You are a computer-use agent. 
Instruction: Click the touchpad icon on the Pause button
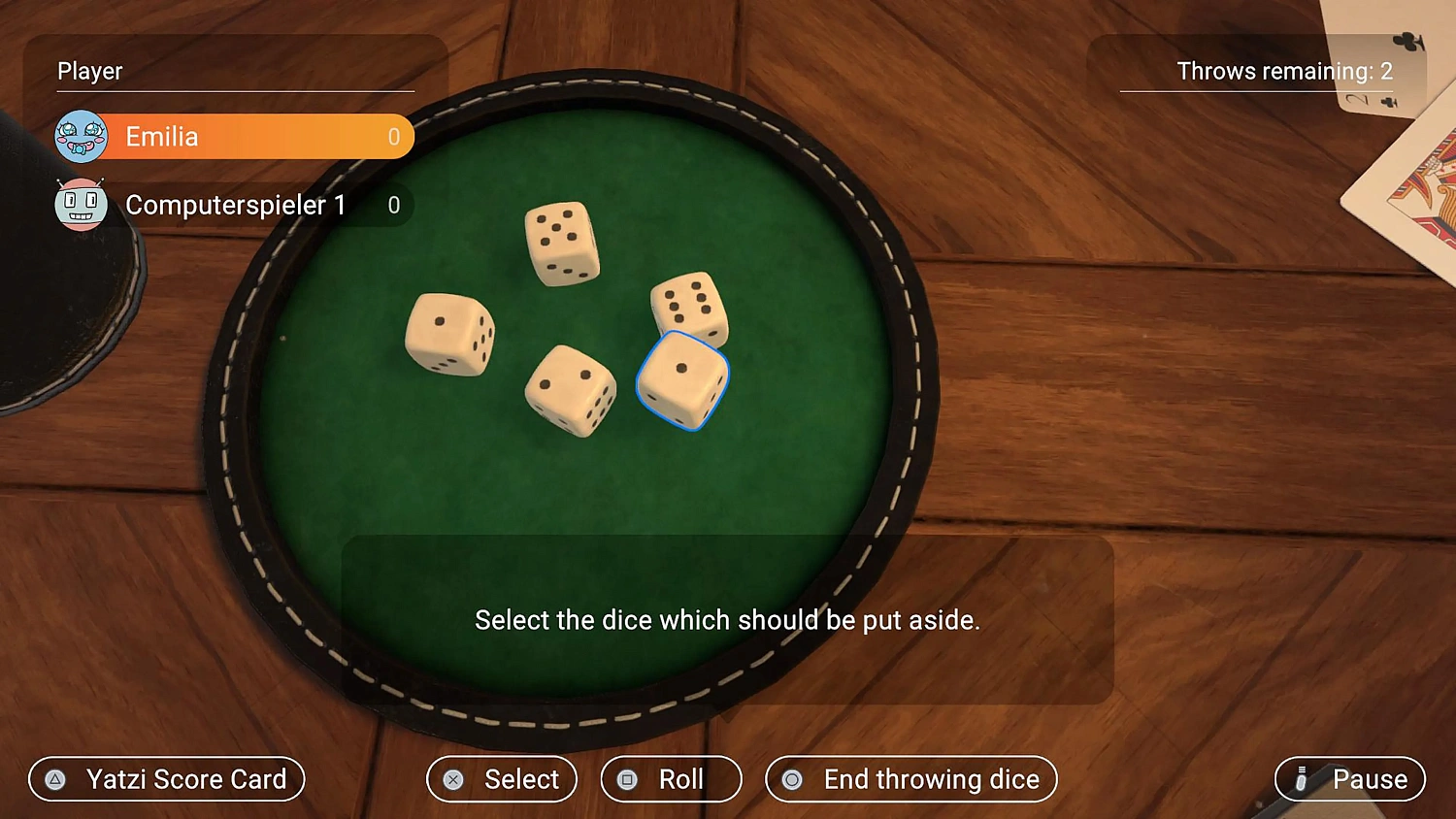click(1300, 779)
